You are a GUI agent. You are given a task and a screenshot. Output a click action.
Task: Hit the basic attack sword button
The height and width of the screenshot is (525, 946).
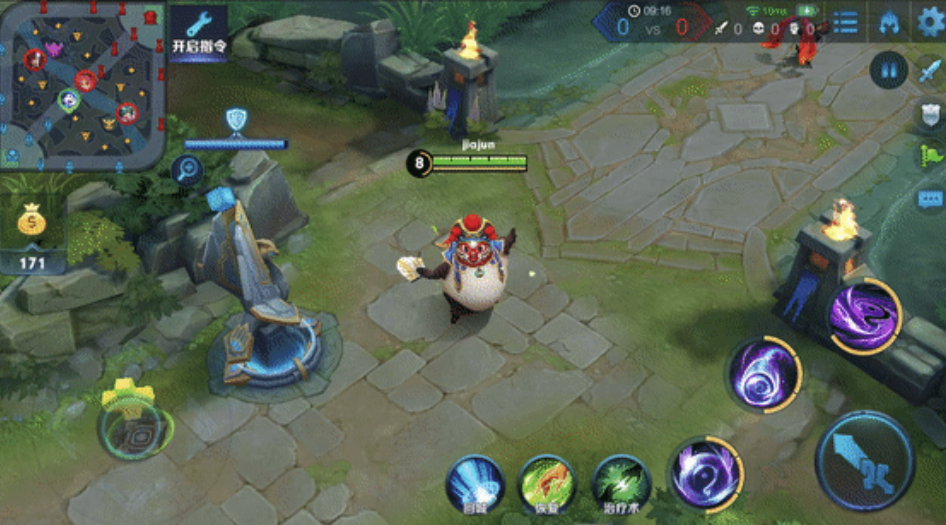(864, 459)
